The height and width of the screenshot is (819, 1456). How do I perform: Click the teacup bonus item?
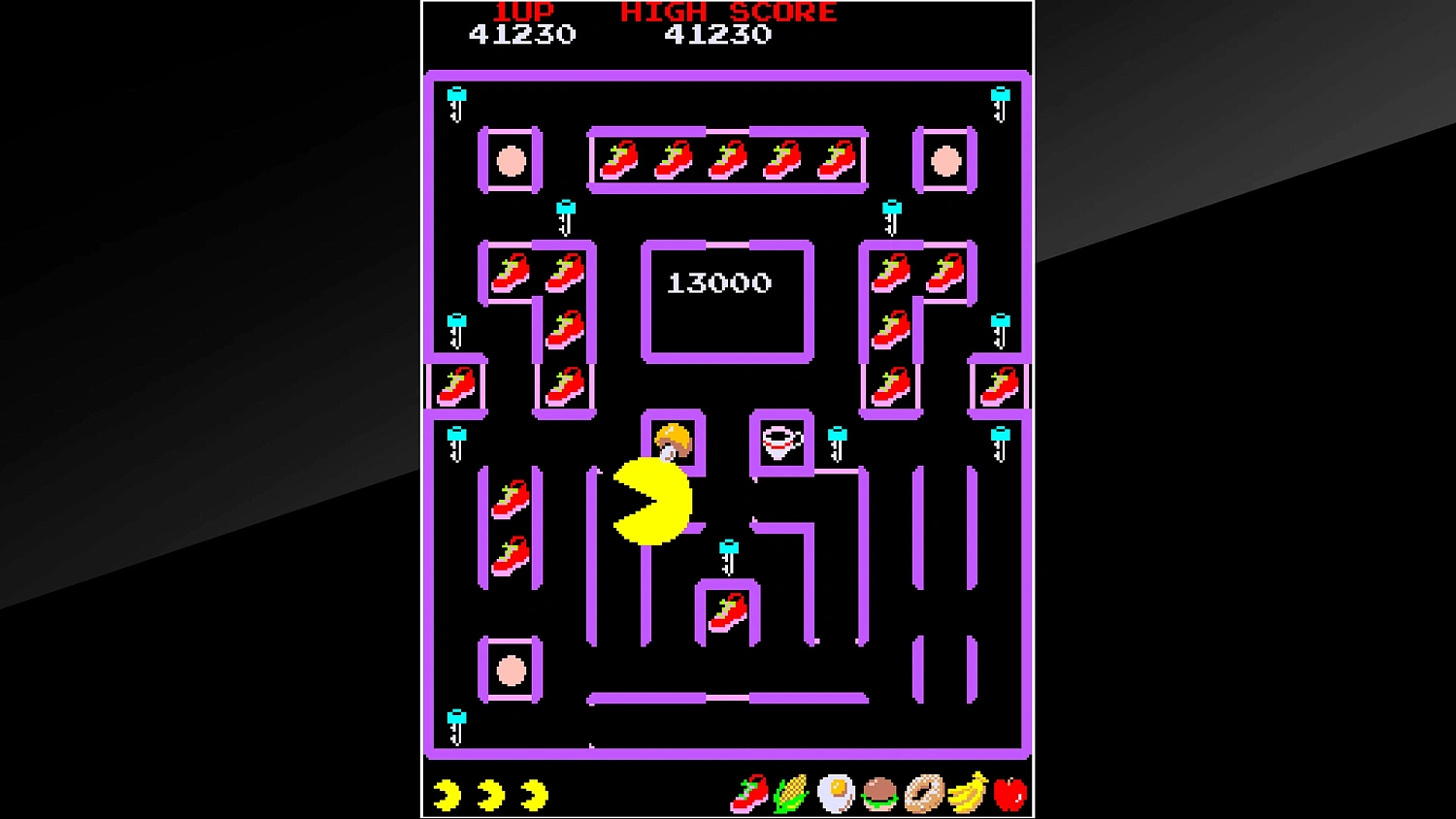coord(782,442)
